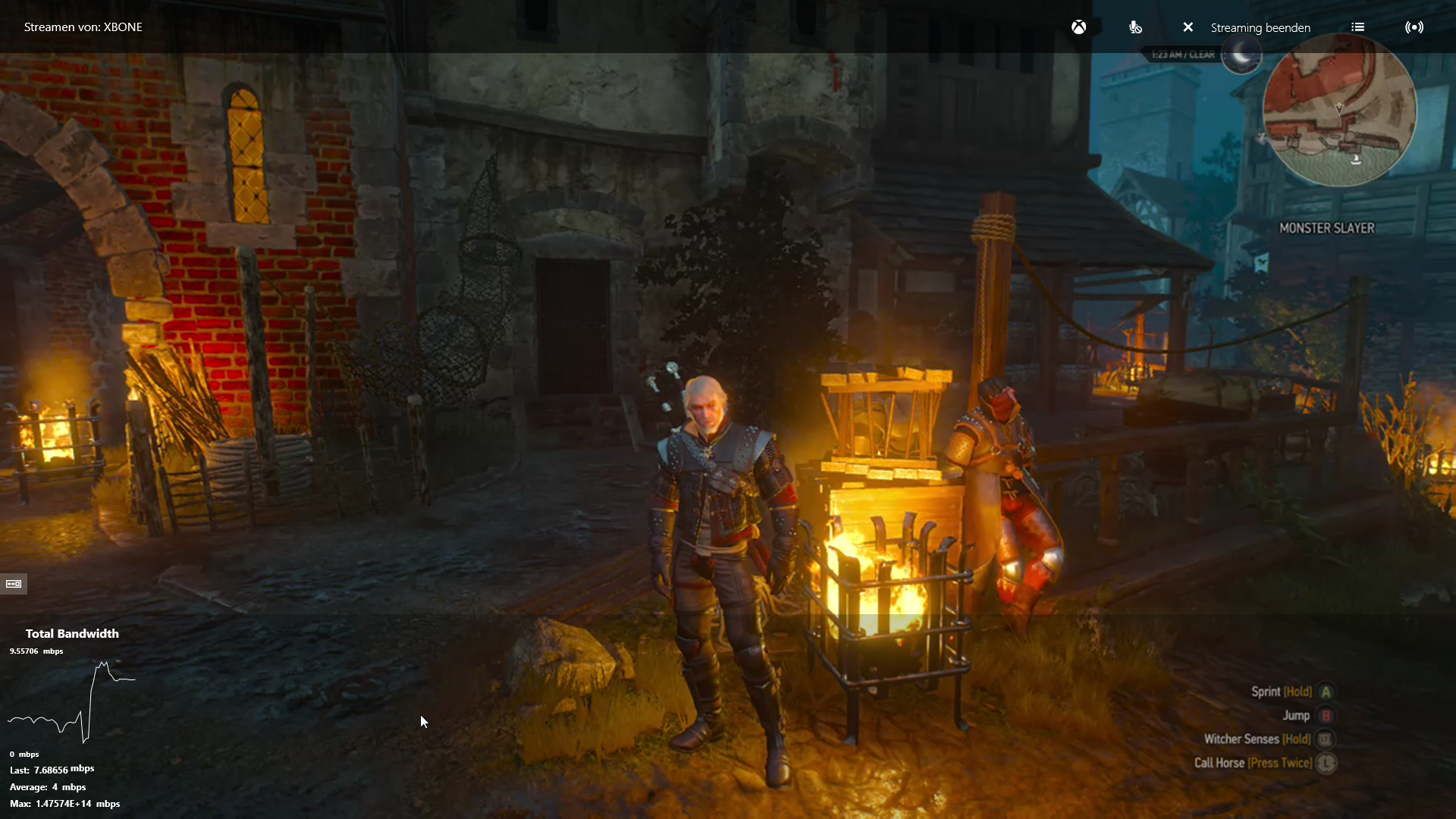This screenshot has height=819, width=1456.
Task: Select the Monster Slayer quest tracker
Action: [1326, 228]
